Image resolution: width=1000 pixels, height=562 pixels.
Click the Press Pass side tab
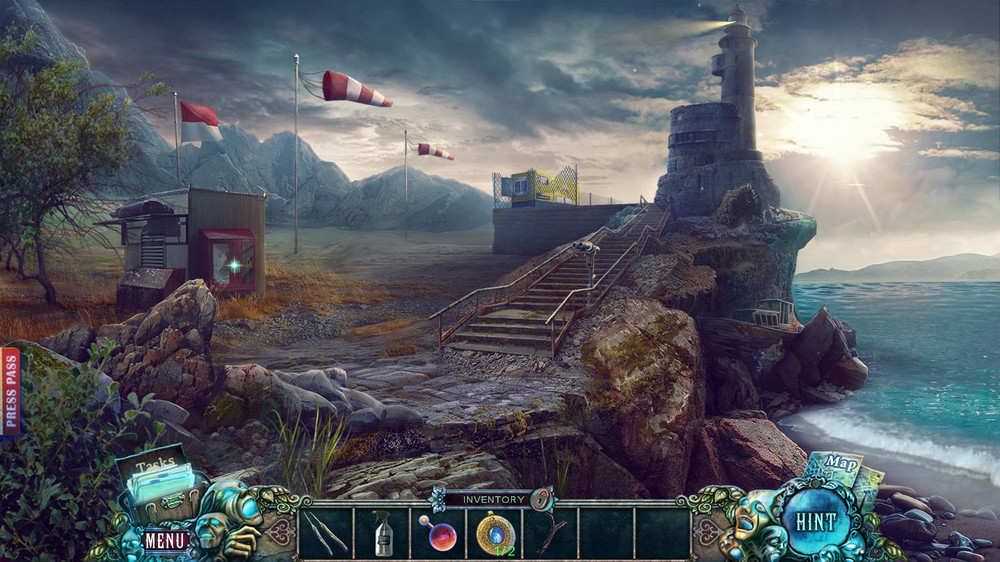click(x=11, y=392)
